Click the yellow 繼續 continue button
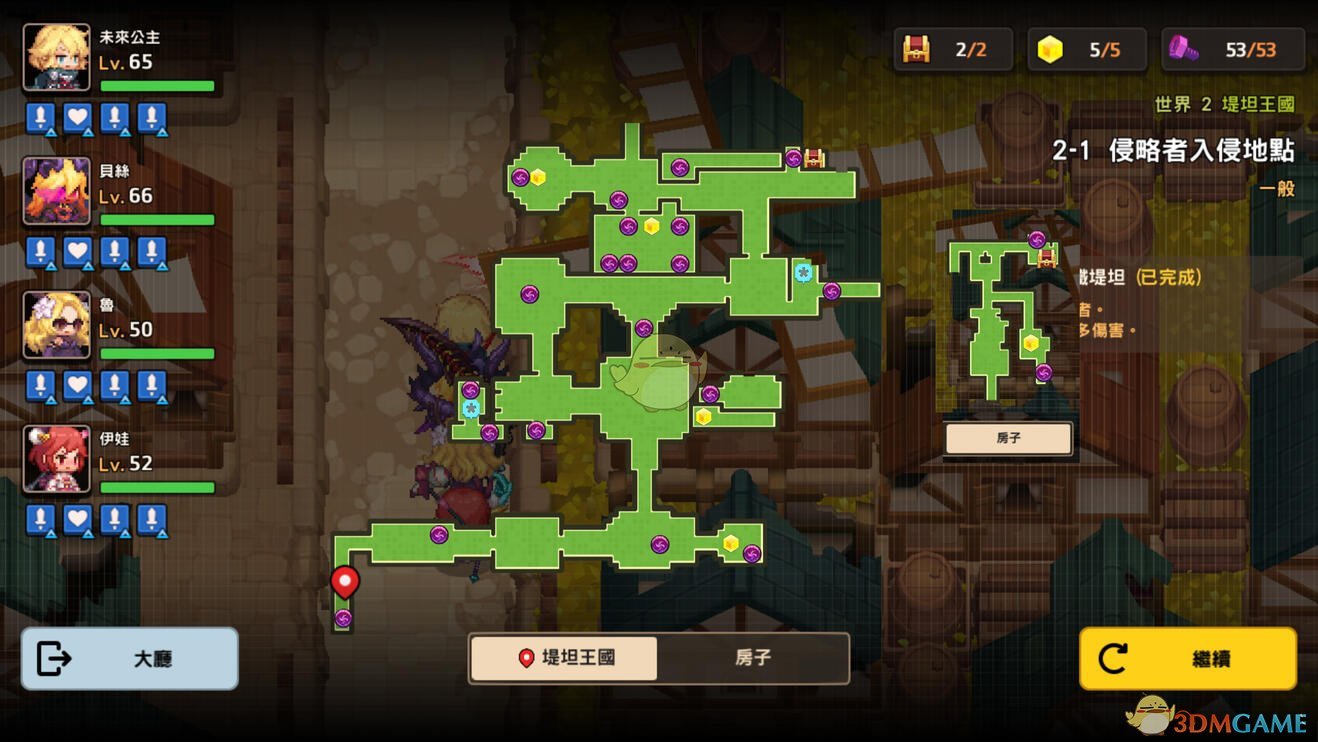The width and height of the screenshot is (1318, 742). [1188, 659]
